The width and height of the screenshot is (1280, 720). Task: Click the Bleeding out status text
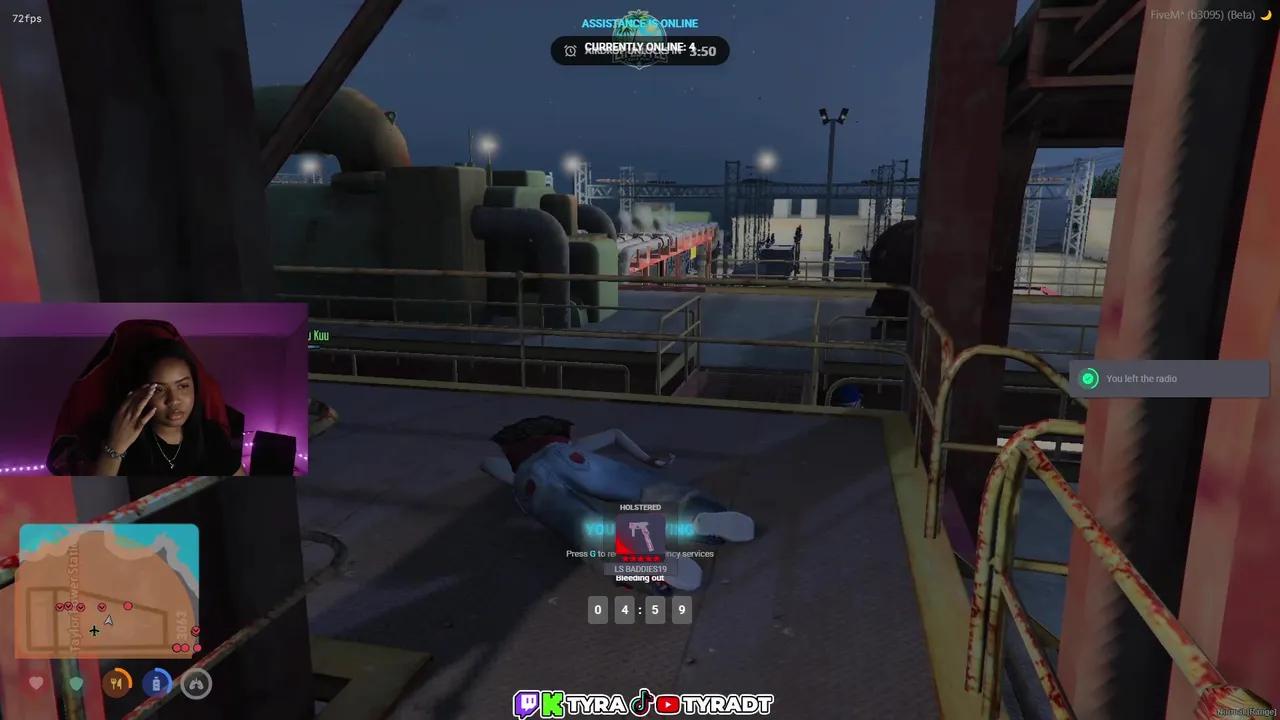(640, 578)
